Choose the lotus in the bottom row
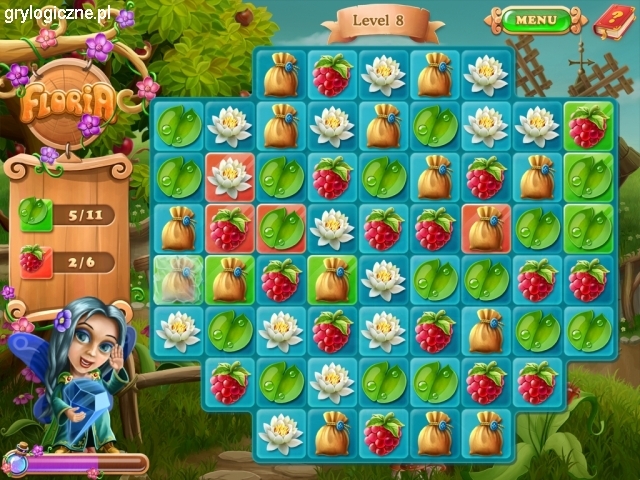 281,433
